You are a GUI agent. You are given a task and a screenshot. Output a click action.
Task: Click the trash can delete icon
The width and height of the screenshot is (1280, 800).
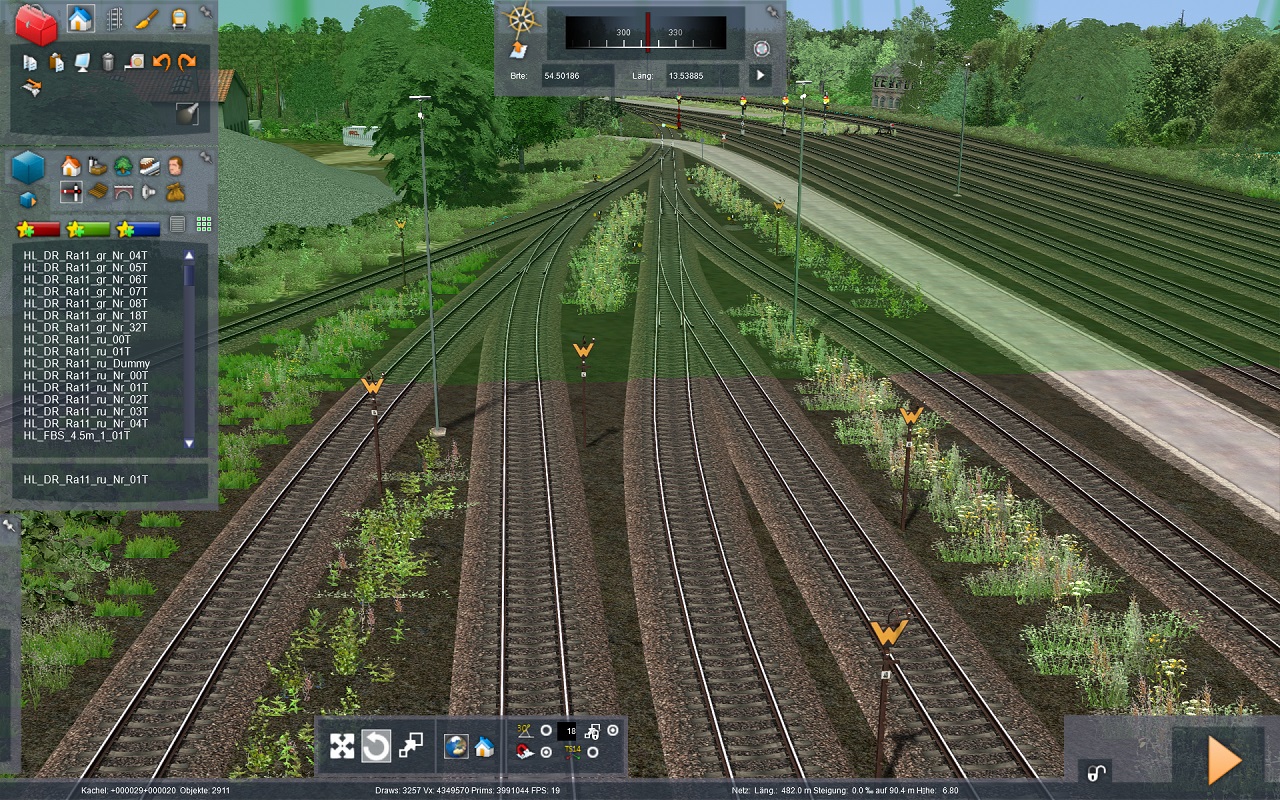(108, 62)
